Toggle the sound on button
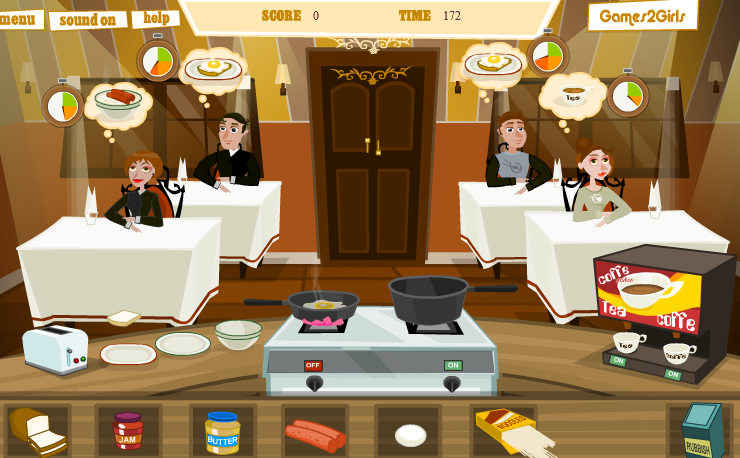 (x=88, y=20)
